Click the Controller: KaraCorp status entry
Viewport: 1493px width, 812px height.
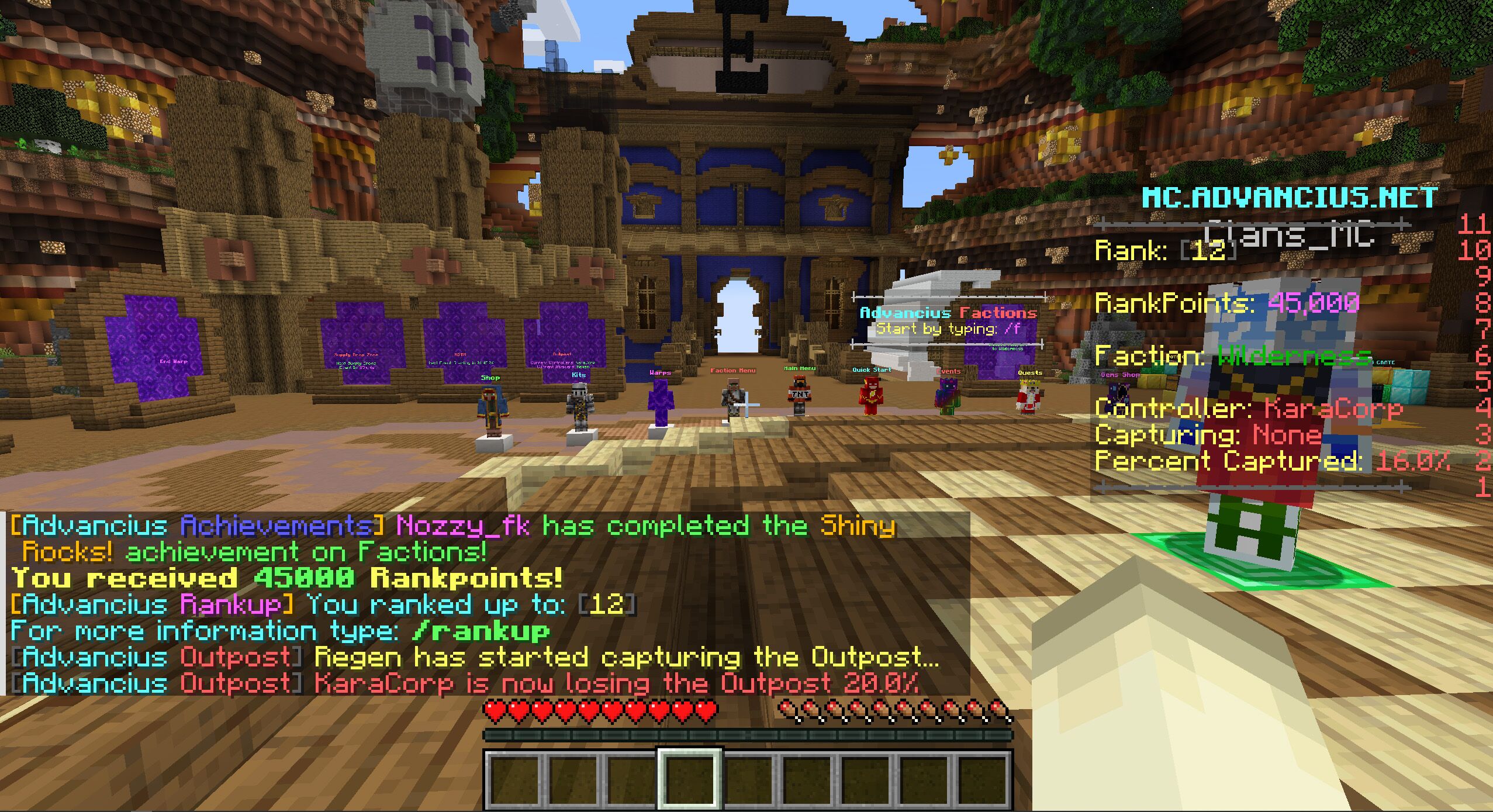(x=1228, y=409)
